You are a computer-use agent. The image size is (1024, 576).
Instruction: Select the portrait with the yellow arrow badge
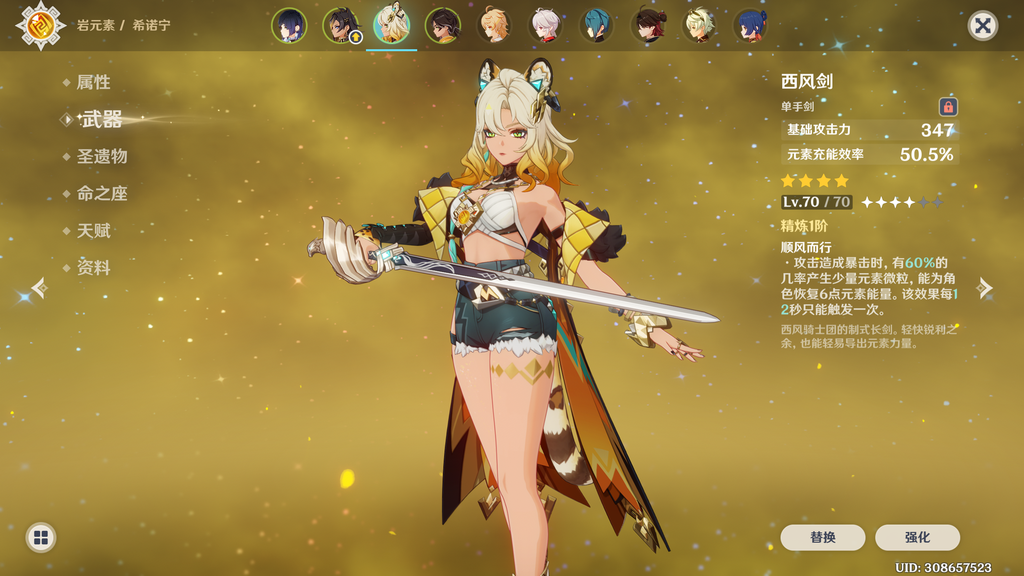pyautogui.click(x=341, y=26)
